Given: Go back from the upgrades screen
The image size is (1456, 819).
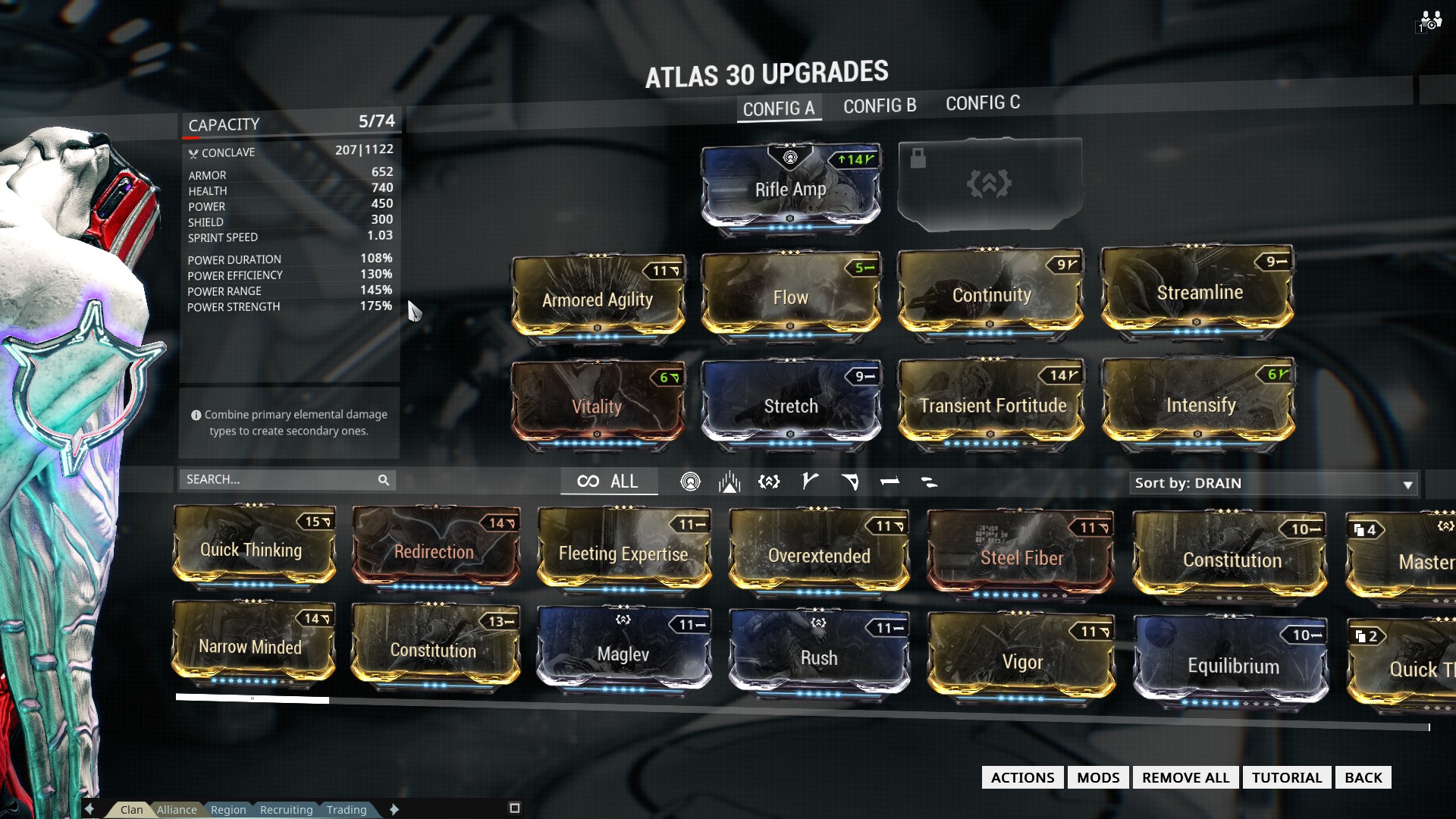Looking at the screenshot, I should 1363,777.
